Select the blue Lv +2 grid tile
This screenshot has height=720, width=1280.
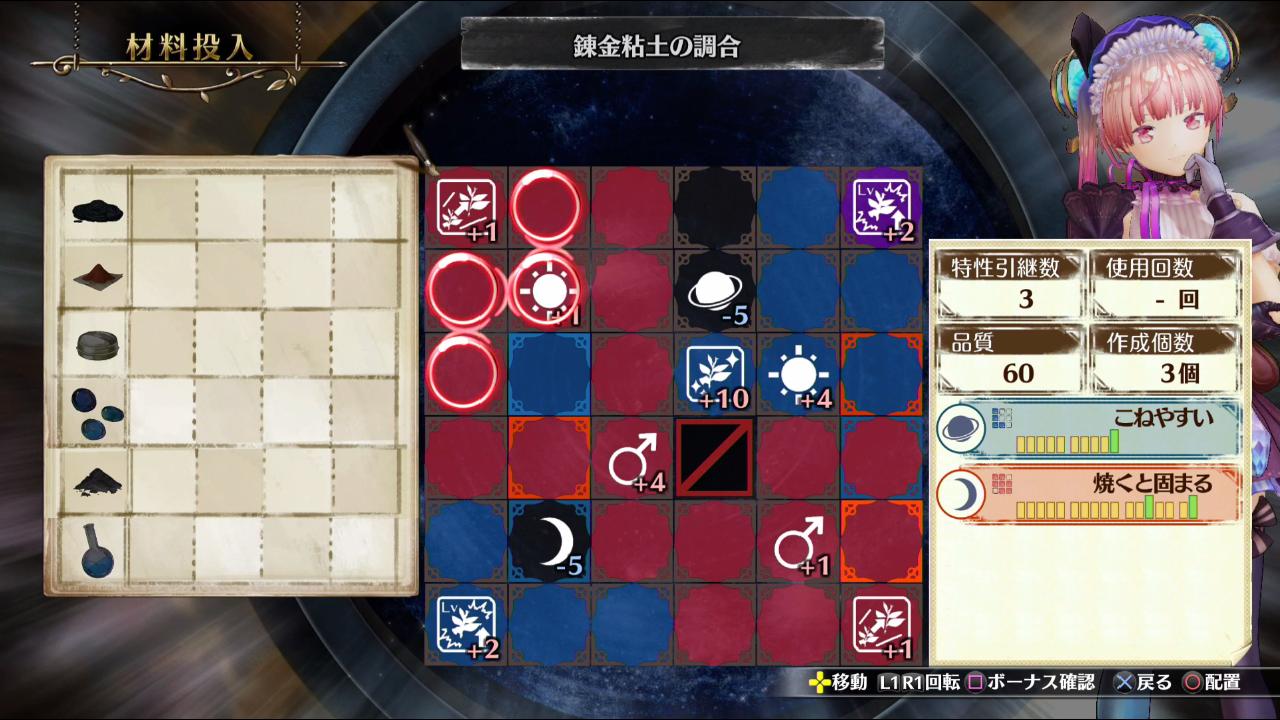[465, 625]
